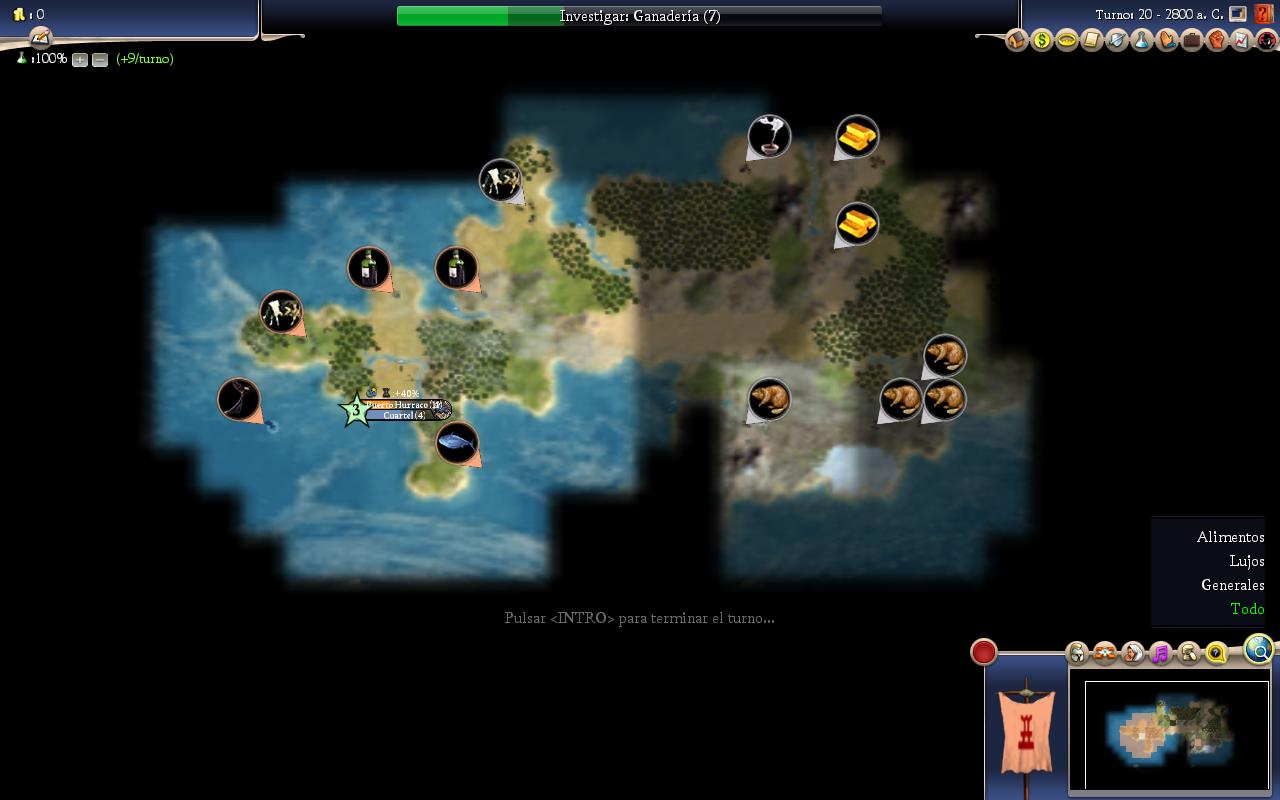Open the financial advisor dollar icon
Screen dimensions: 1280x800
tap(1041, 41)
